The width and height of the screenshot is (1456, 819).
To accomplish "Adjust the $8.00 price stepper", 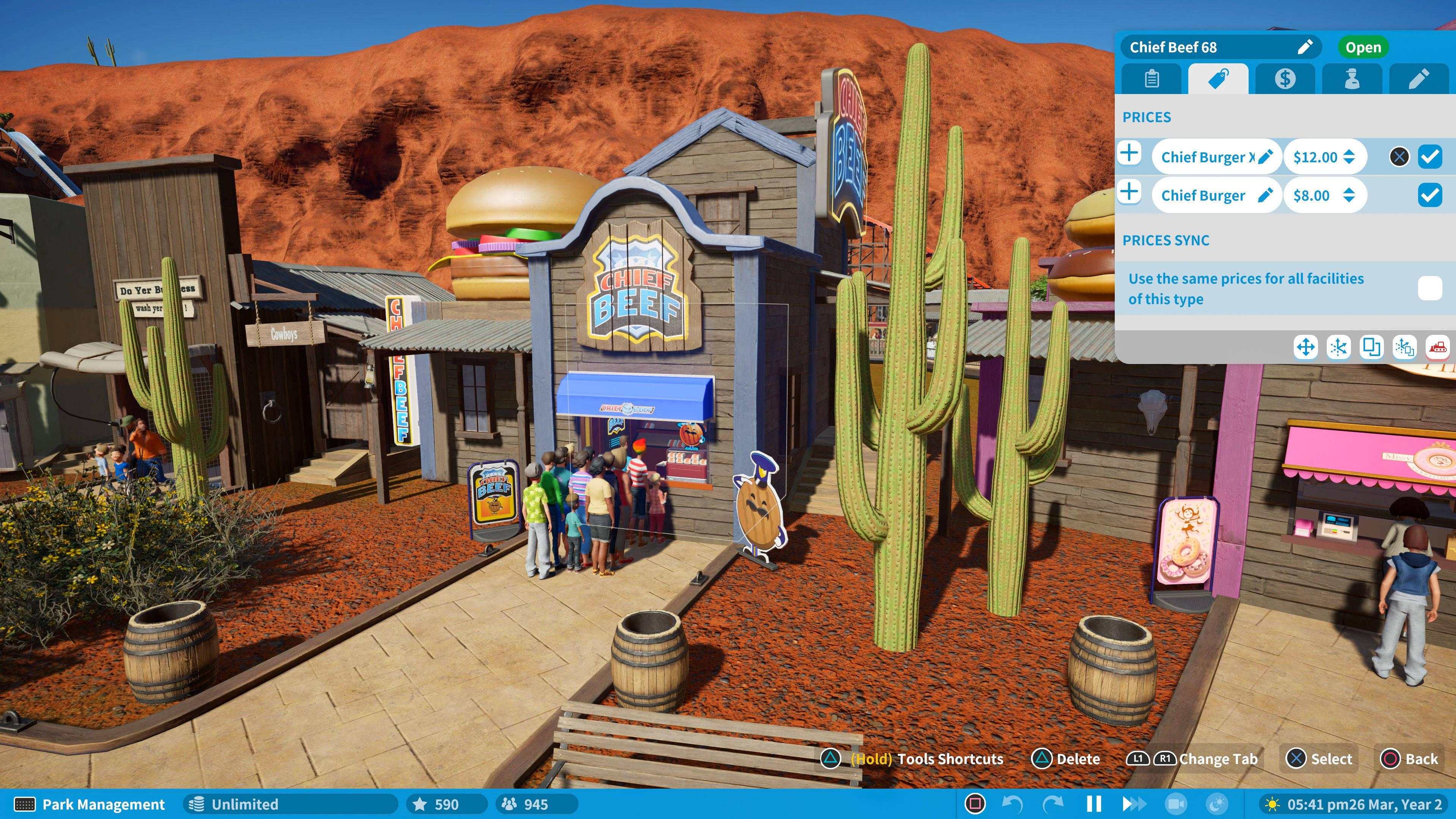I will tap(1350, 195).
